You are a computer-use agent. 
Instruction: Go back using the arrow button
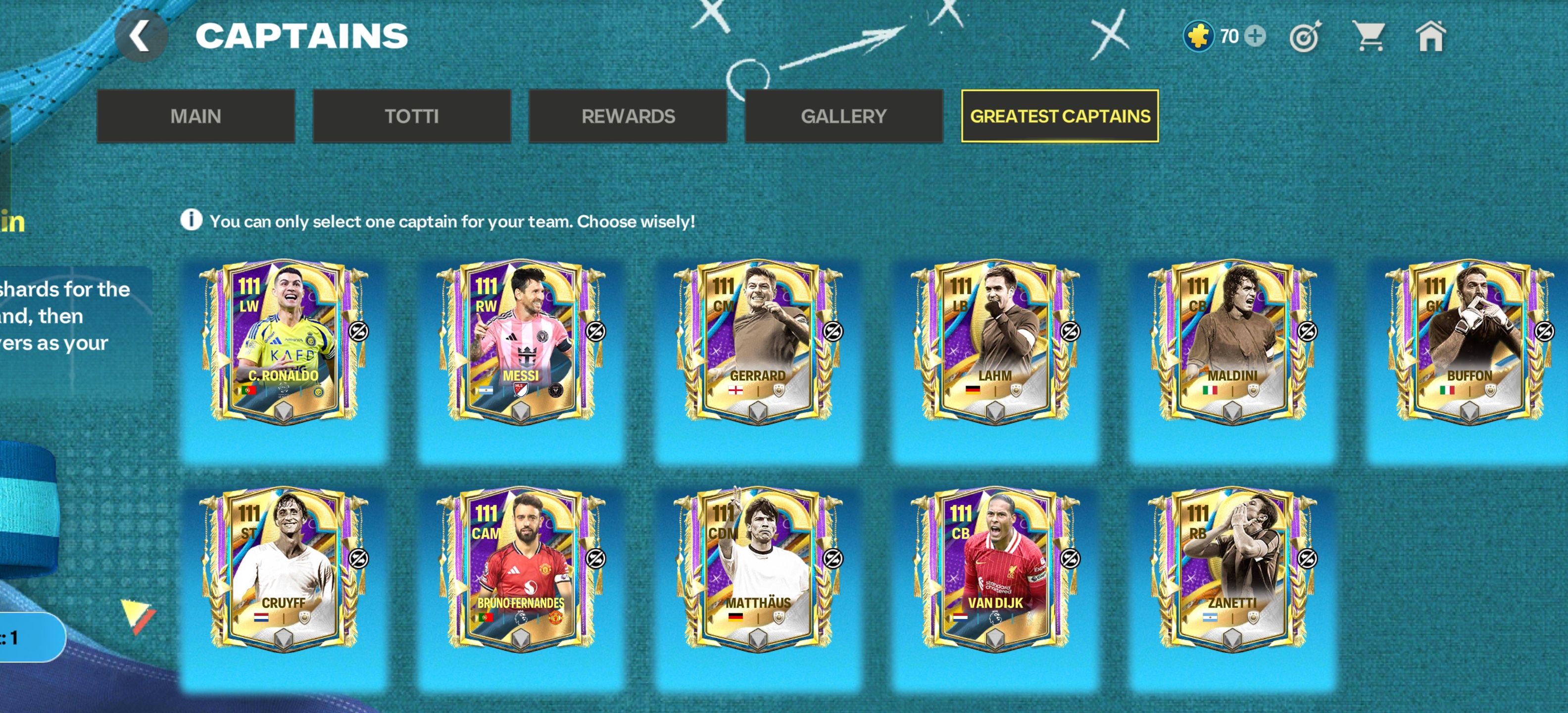[x=141, y=37]
